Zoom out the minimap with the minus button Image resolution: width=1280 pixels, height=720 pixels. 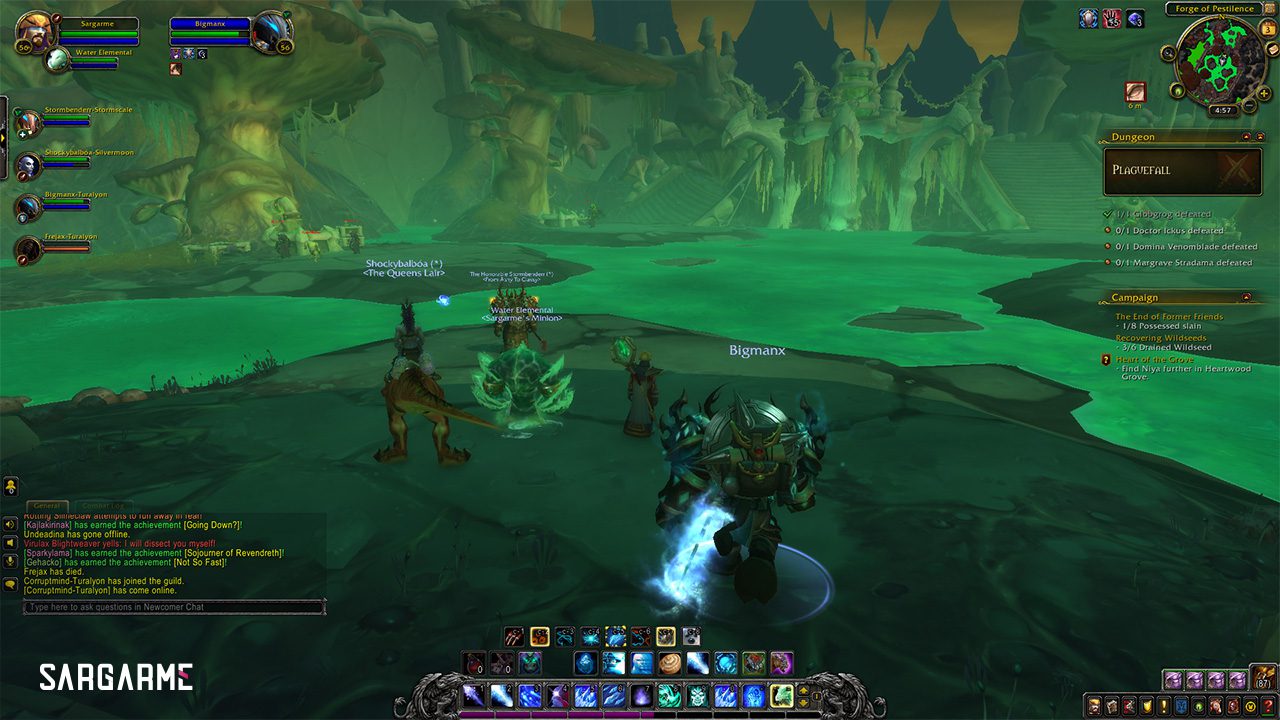coord(1247,106)
